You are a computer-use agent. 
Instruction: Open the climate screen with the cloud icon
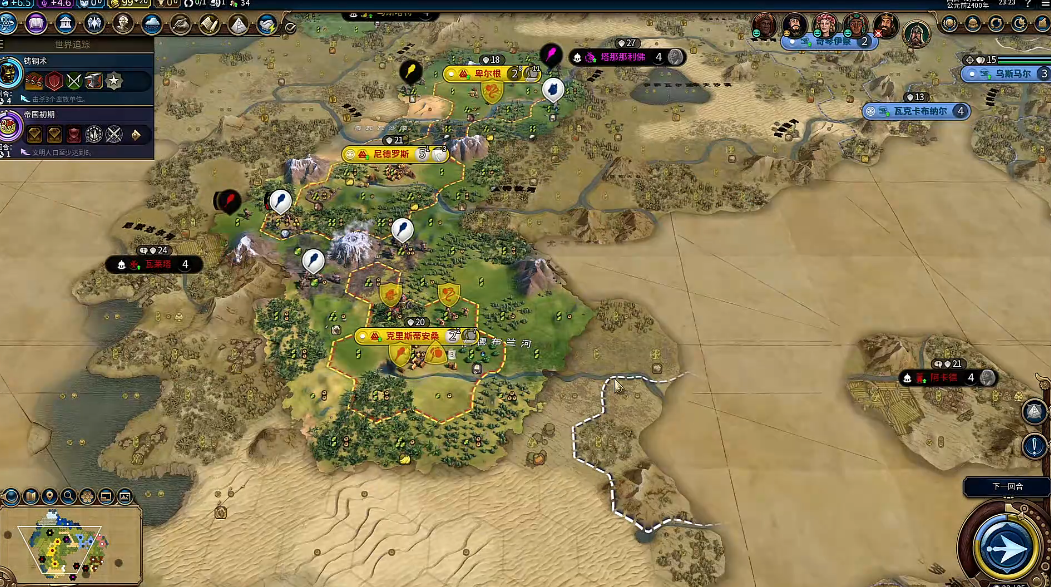pos(152,22)
